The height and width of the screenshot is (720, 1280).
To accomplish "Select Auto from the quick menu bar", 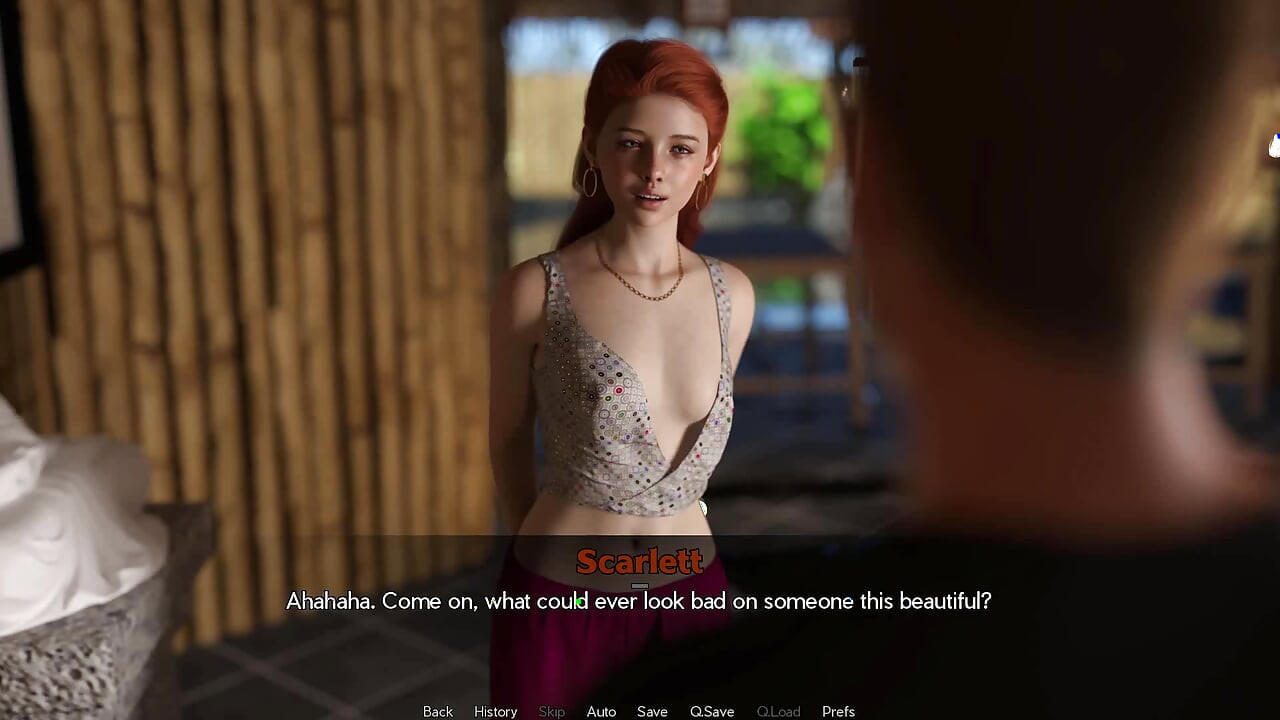I will tap(601, 711).
